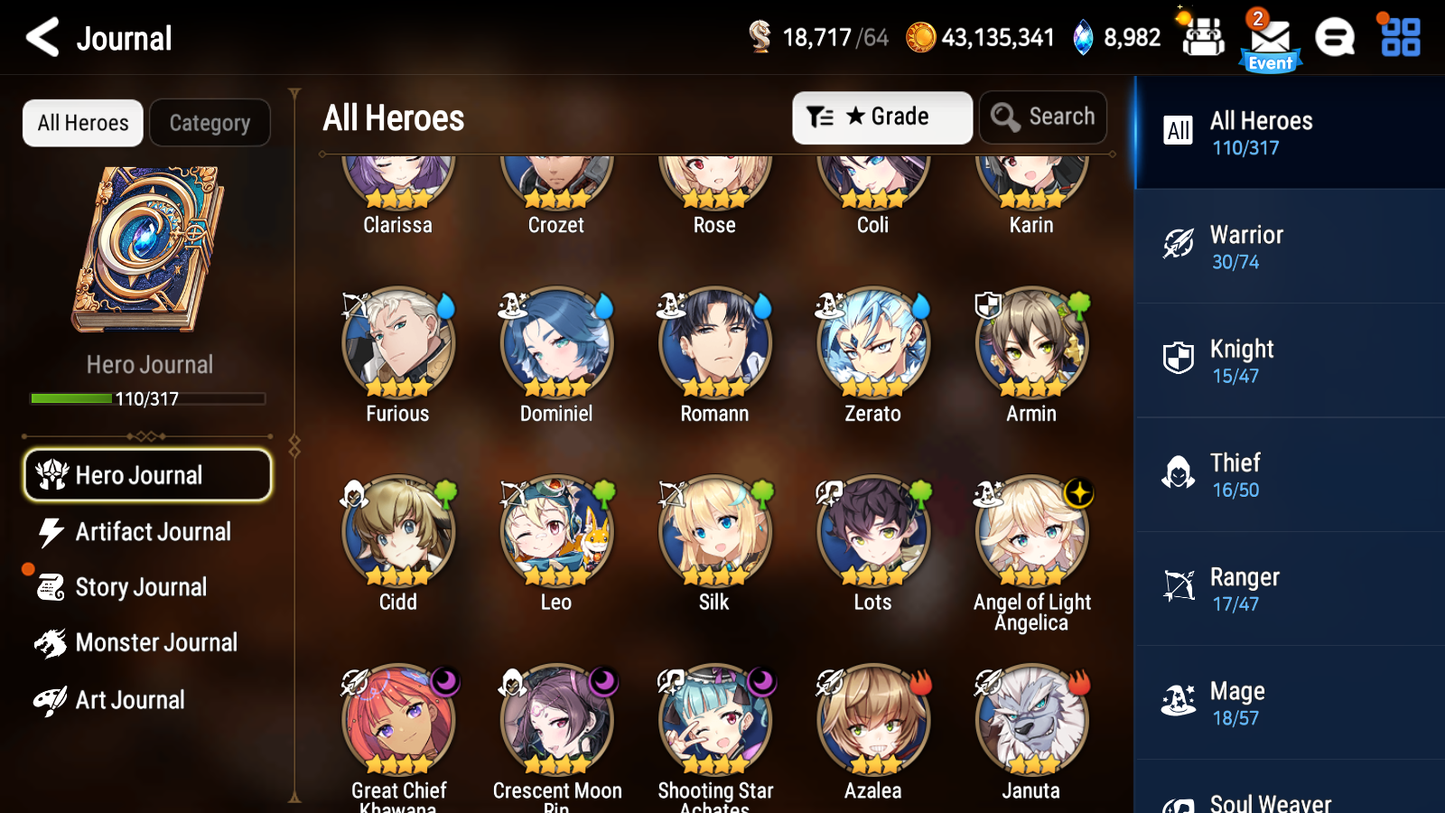The width and height of the screenshot is (1445, 813).
Task: Select the Knight tab showing 15/47
Action: pyautogui.click(x=1289, y=360)
